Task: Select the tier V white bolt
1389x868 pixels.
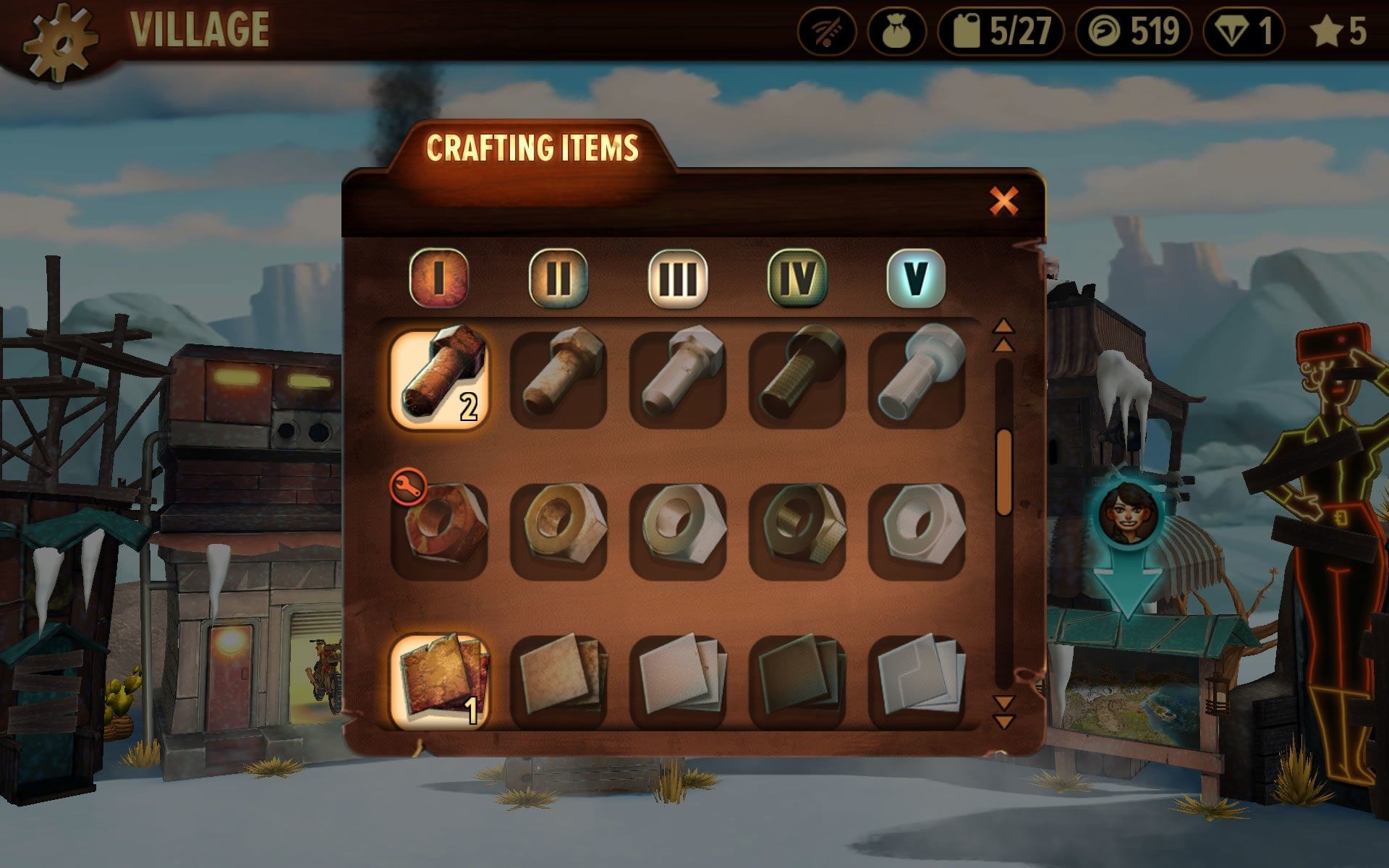Action: coord(917,380)
